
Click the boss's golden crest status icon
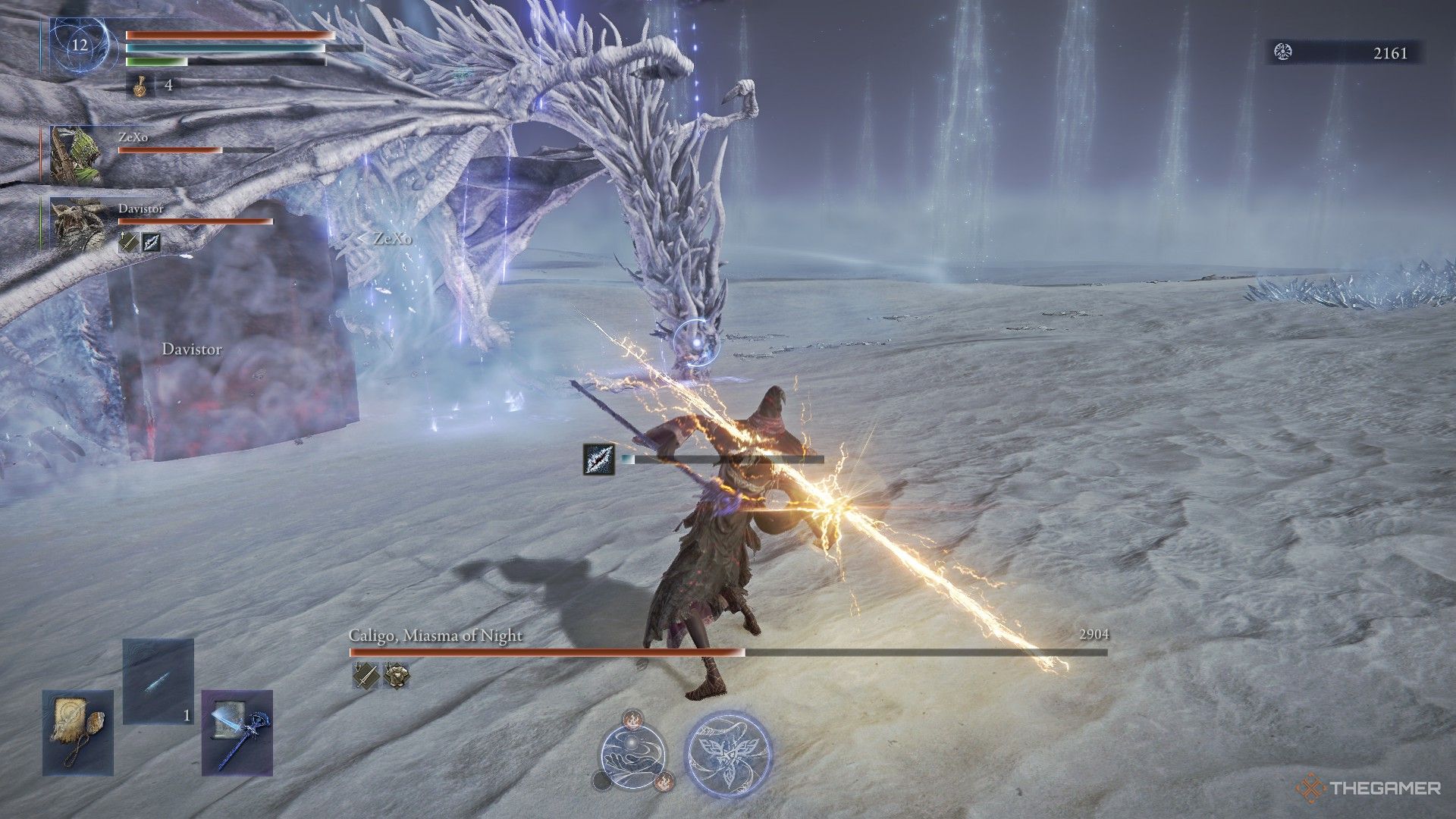[396, 675]
